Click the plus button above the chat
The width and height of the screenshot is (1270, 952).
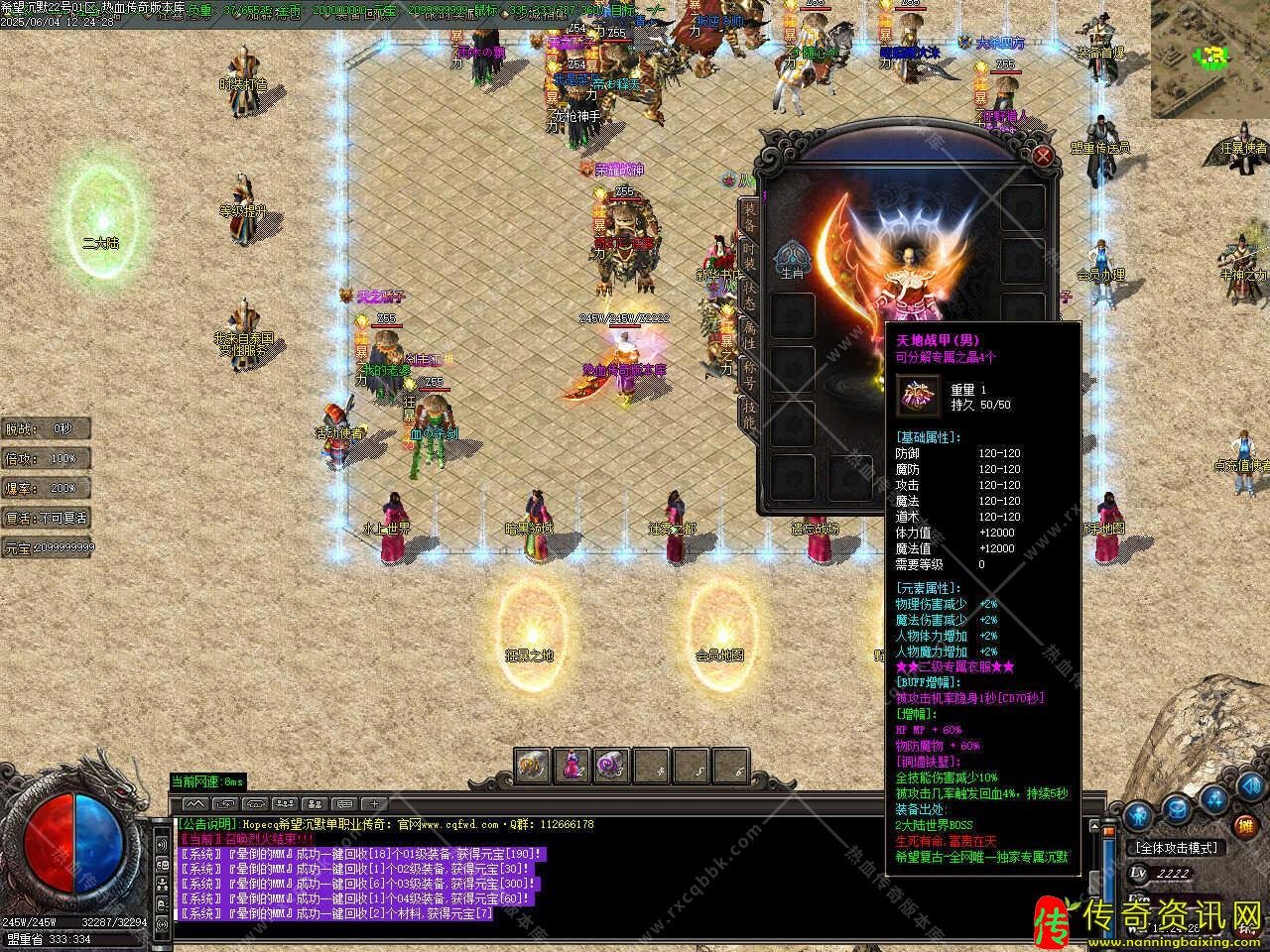[x=375, y=804]
